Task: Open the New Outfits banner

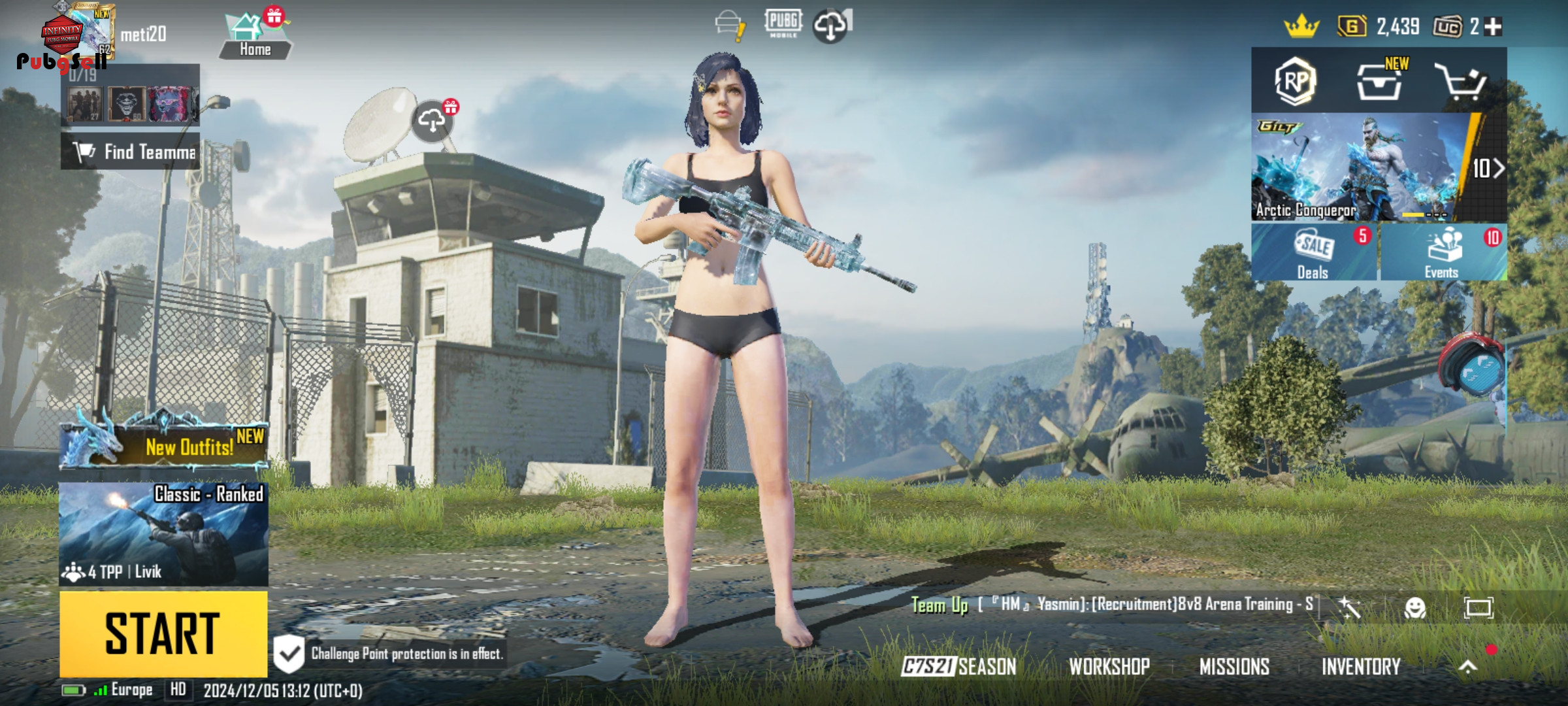Action: [163, 445]
